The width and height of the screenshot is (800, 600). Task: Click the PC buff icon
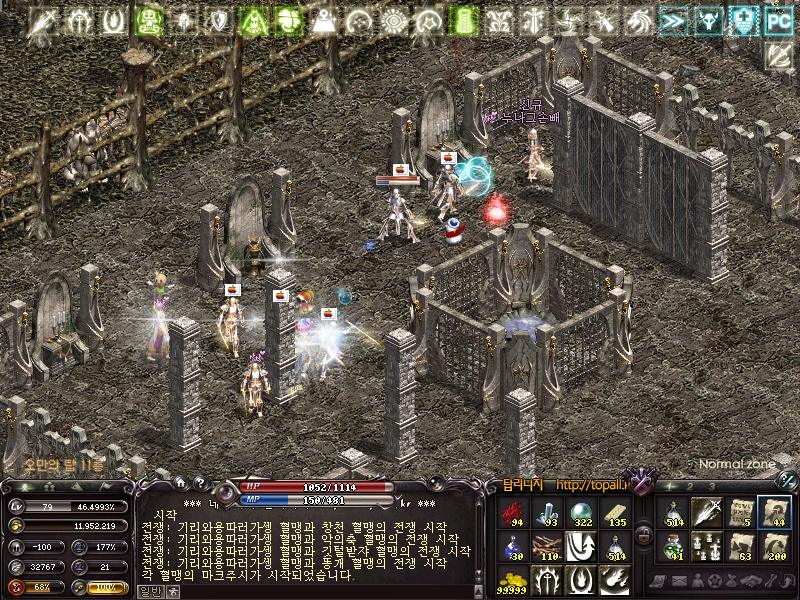click(777, 18)
